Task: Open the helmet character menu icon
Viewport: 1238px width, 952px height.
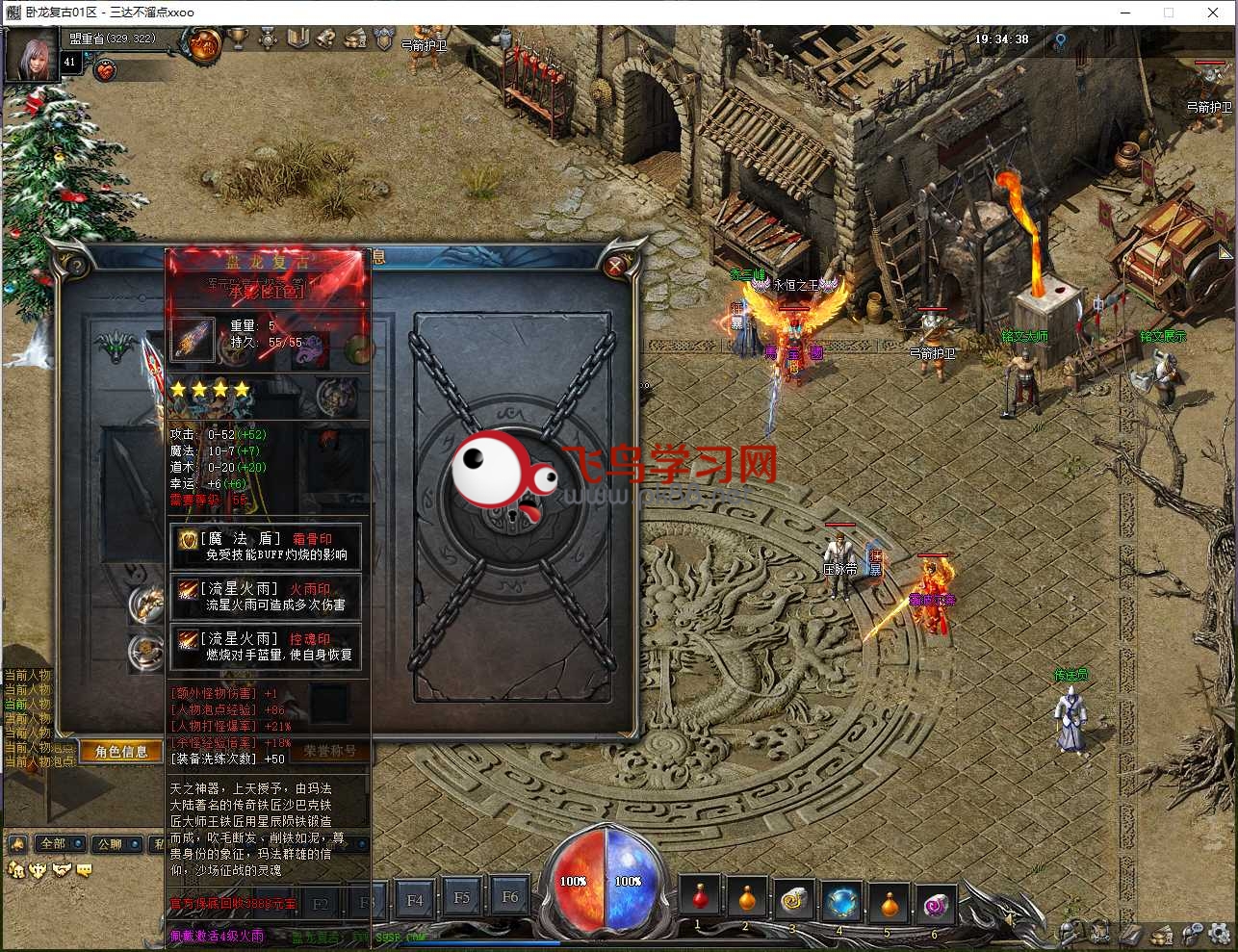Action: (x=1068, y=932)
